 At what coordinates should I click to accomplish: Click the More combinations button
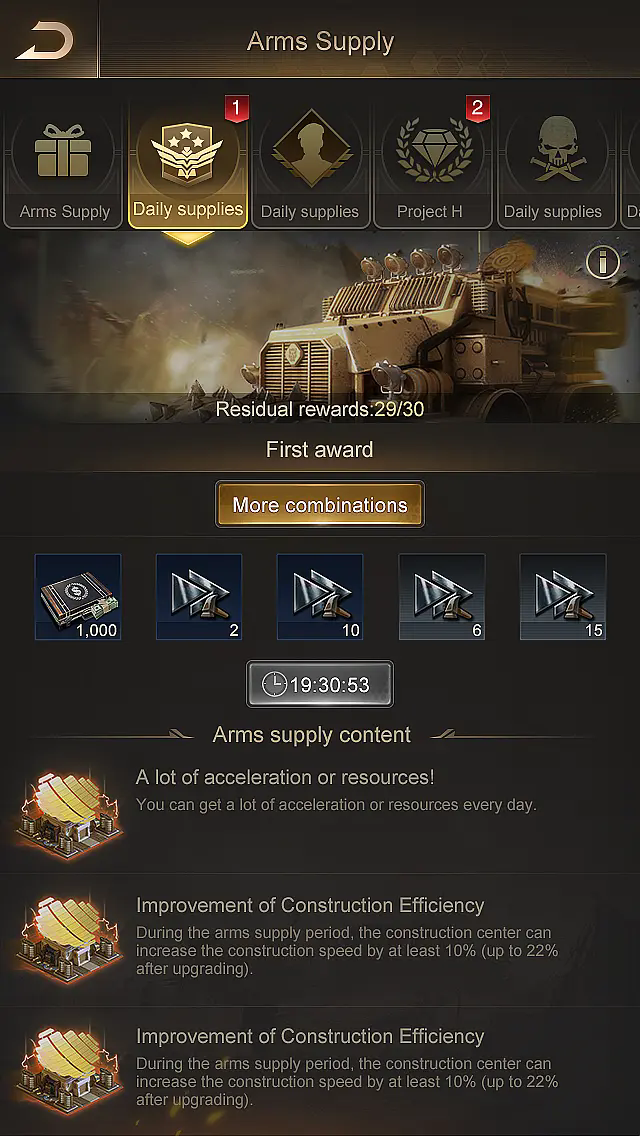[320, 505]
